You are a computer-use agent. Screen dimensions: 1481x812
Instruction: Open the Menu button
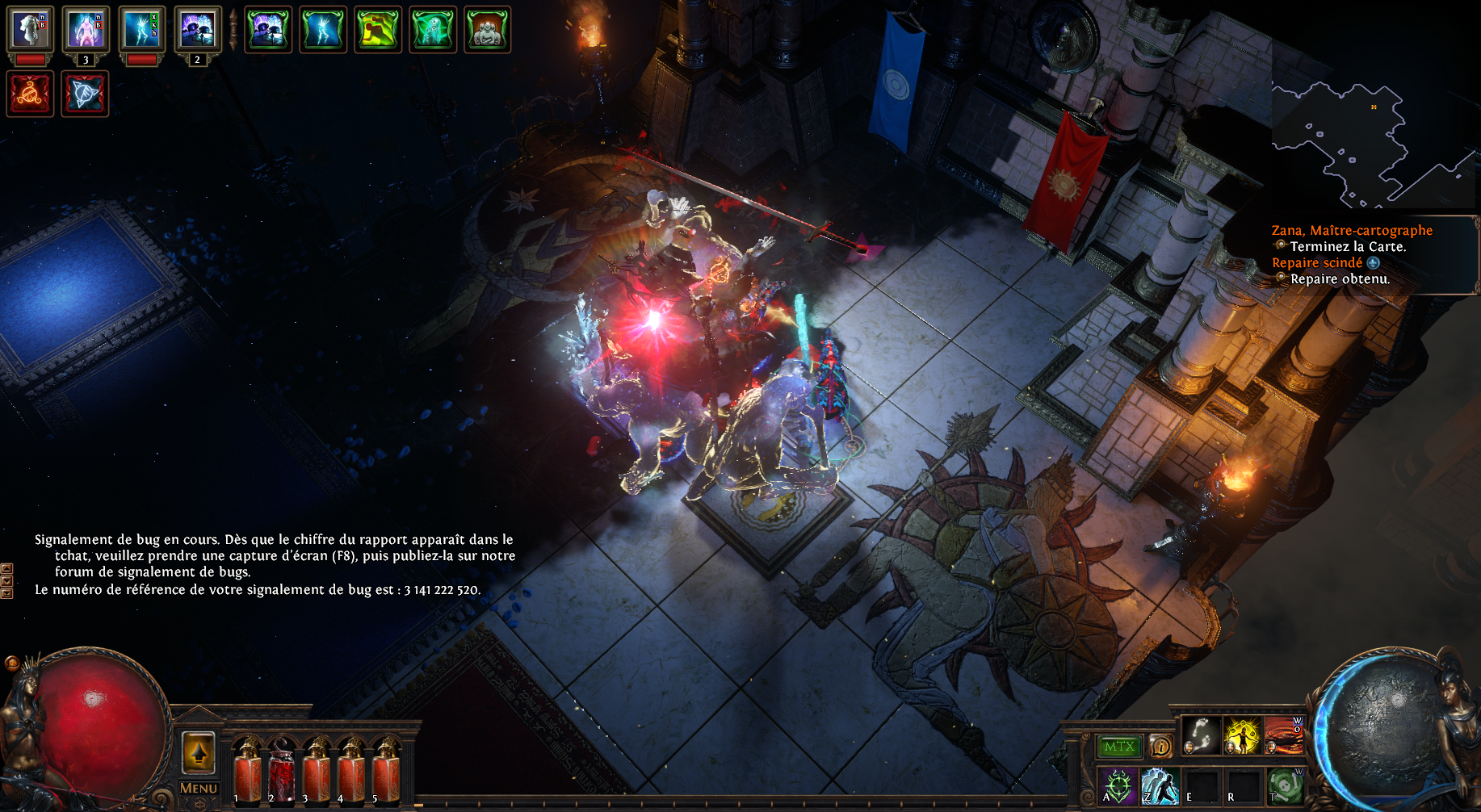click(x=198, y=788)
